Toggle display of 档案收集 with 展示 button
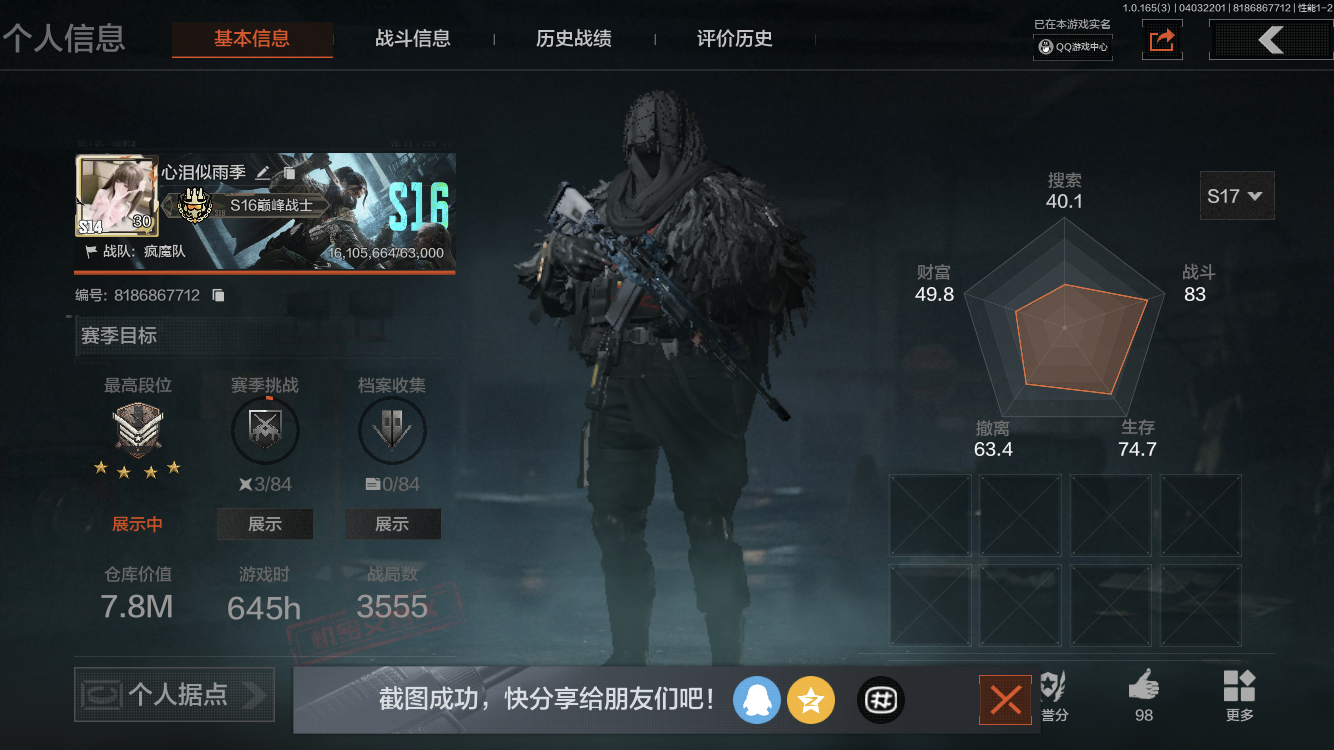Screen dimensions: 1334x750 point(392,523)
